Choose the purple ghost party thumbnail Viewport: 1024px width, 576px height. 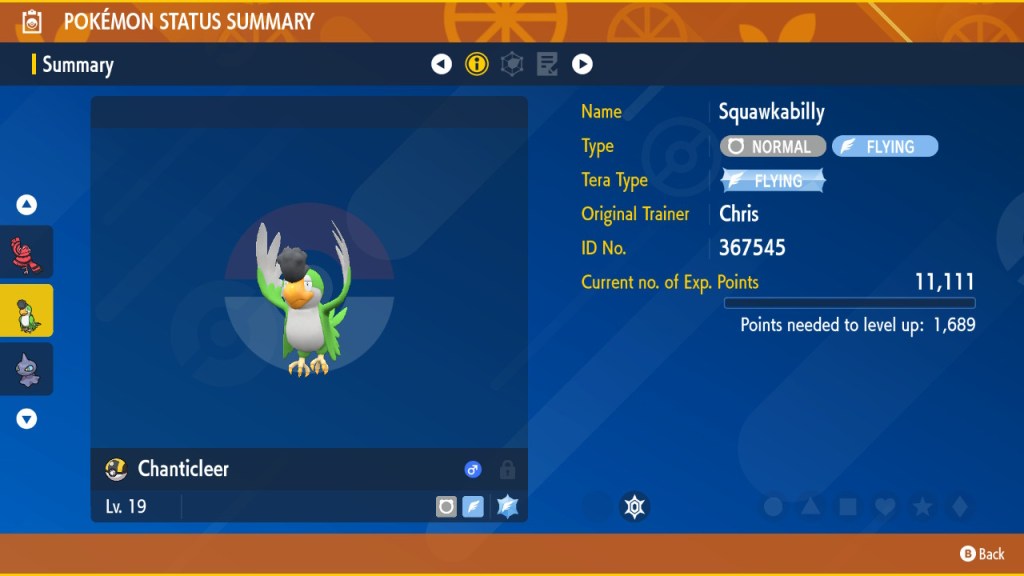pos(26,369)
